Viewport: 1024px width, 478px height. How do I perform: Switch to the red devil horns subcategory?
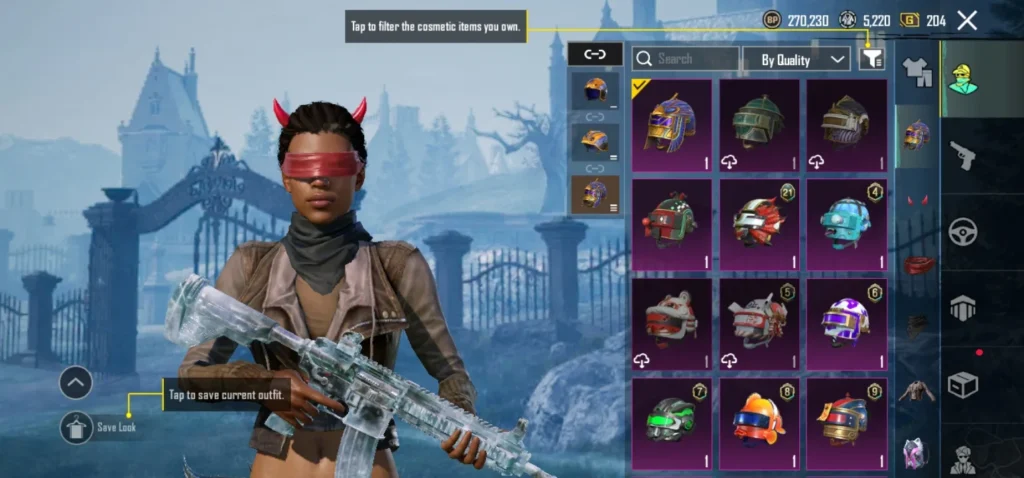[916, 200]
